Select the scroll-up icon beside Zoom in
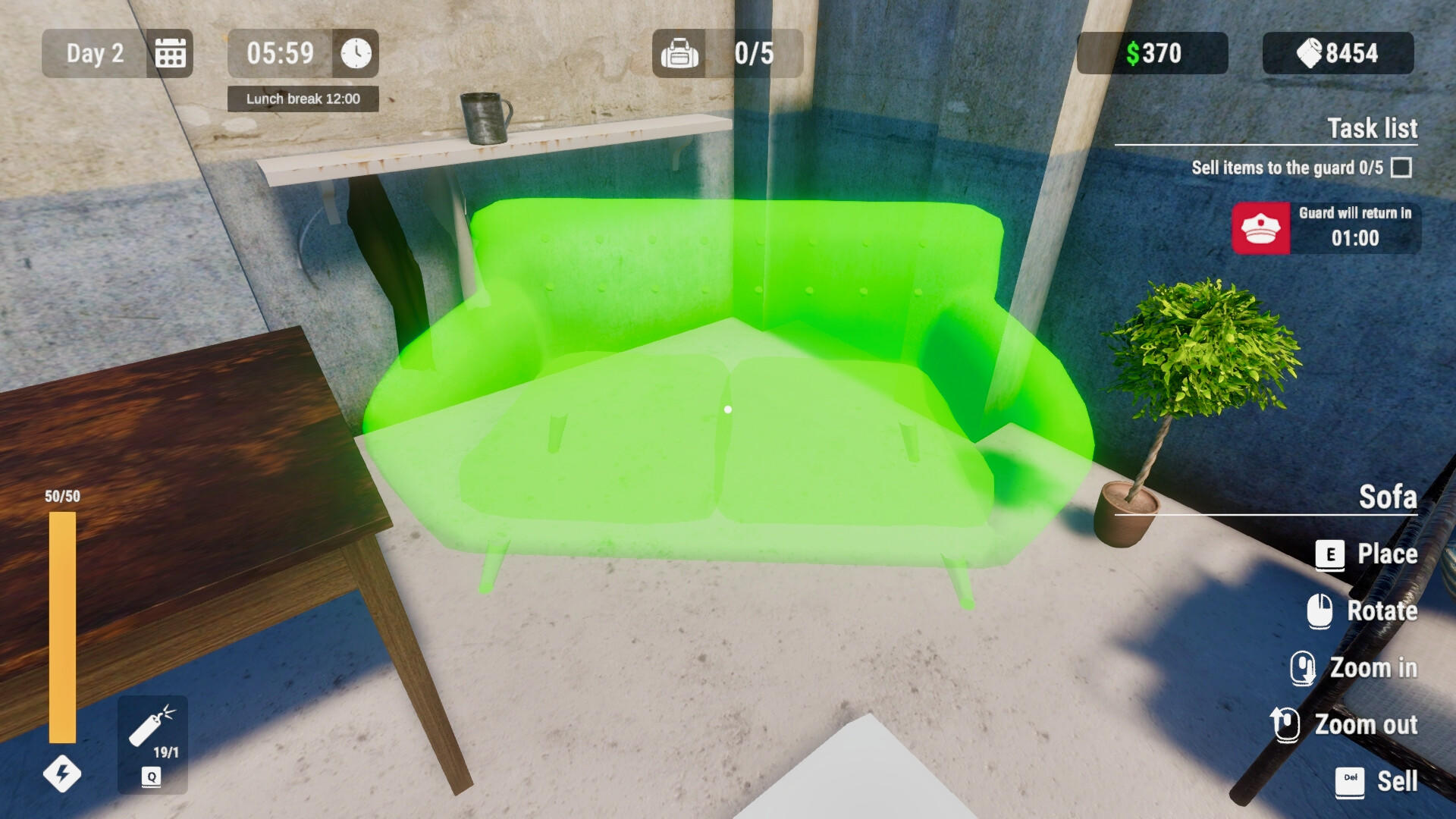This screenshot has width=1456, height=819. pos(1304,667)
